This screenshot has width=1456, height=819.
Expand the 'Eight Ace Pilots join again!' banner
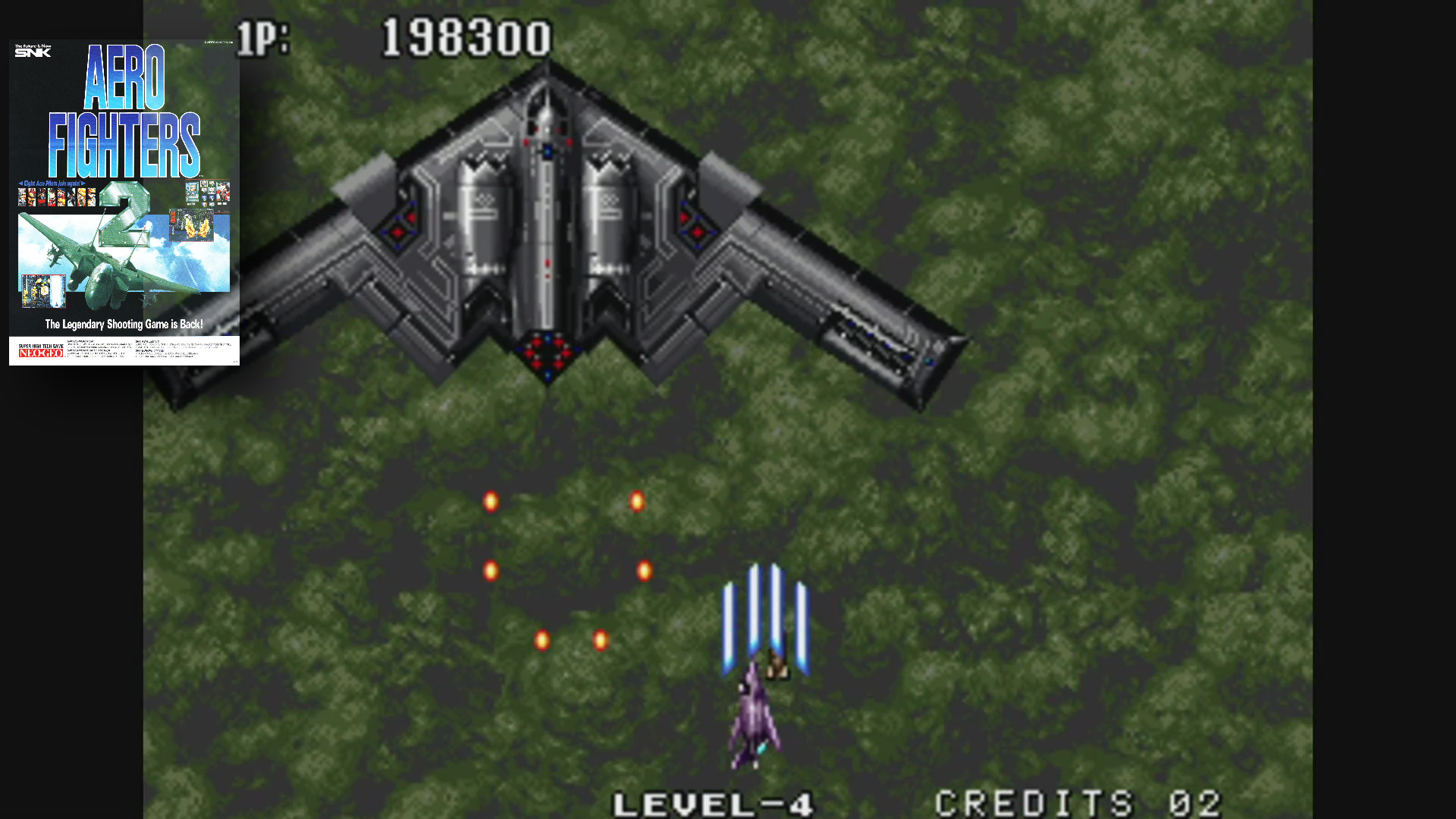[52, 182]
